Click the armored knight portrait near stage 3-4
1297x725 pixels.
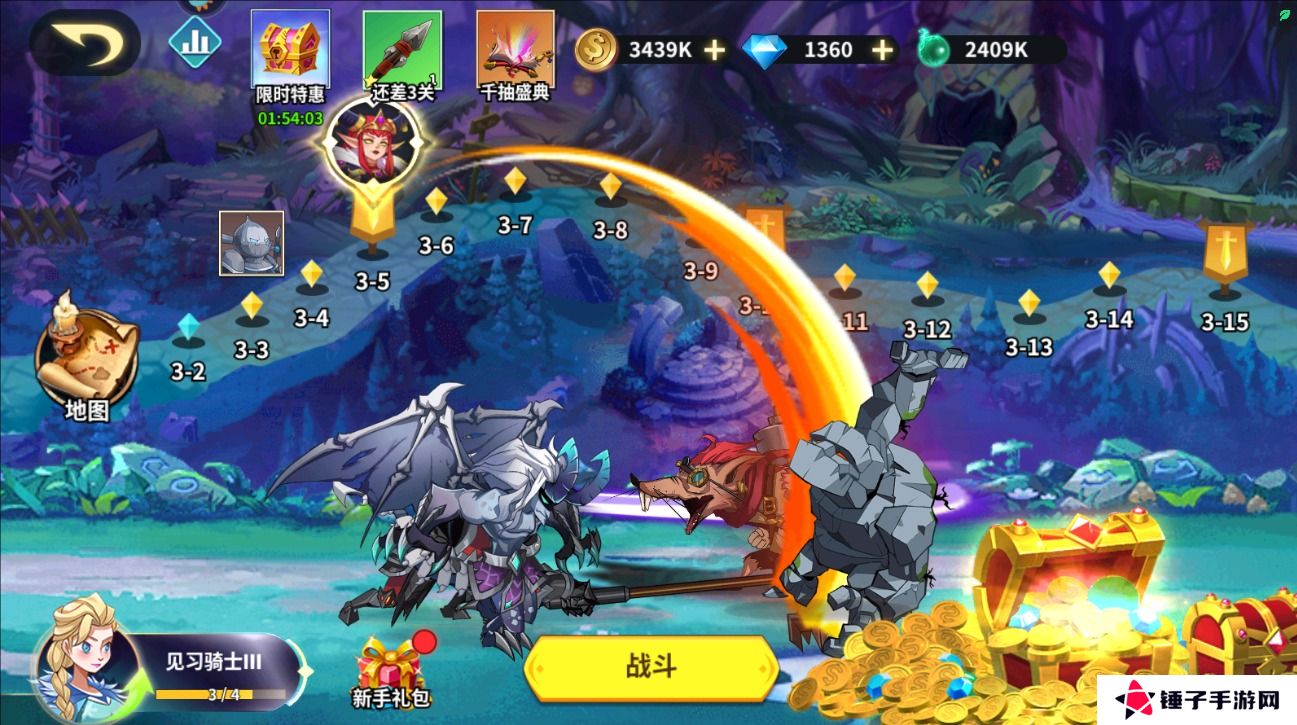[x=250, y=243]
